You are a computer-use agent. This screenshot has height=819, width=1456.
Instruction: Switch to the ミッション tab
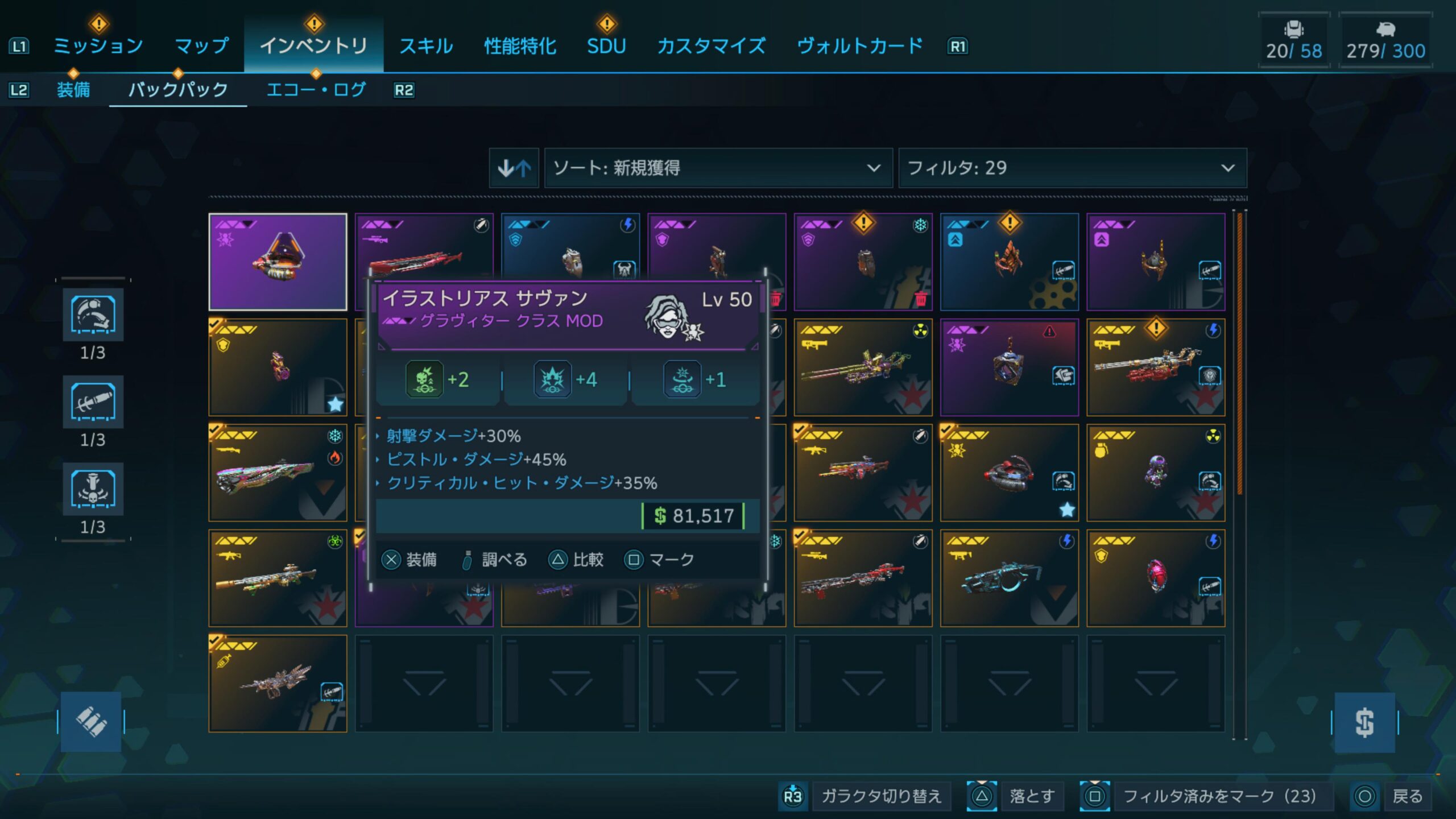tap(98, 45)
